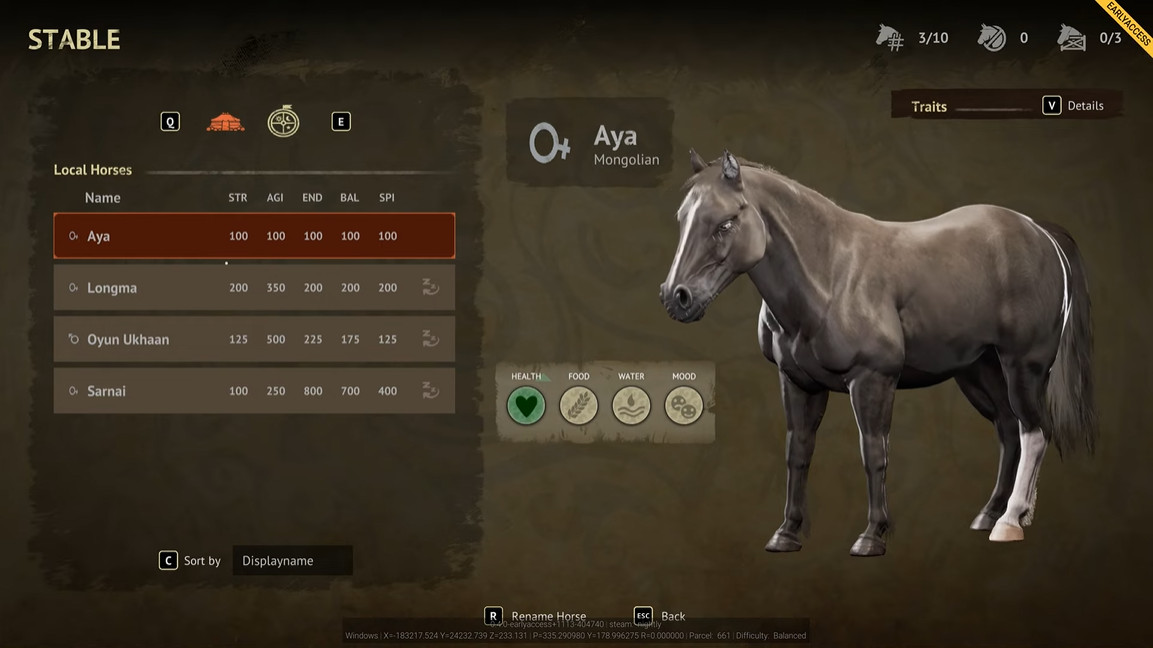Select the horse Aya row
Viewport: 1153px width, 648px height.
coord(254,236)
